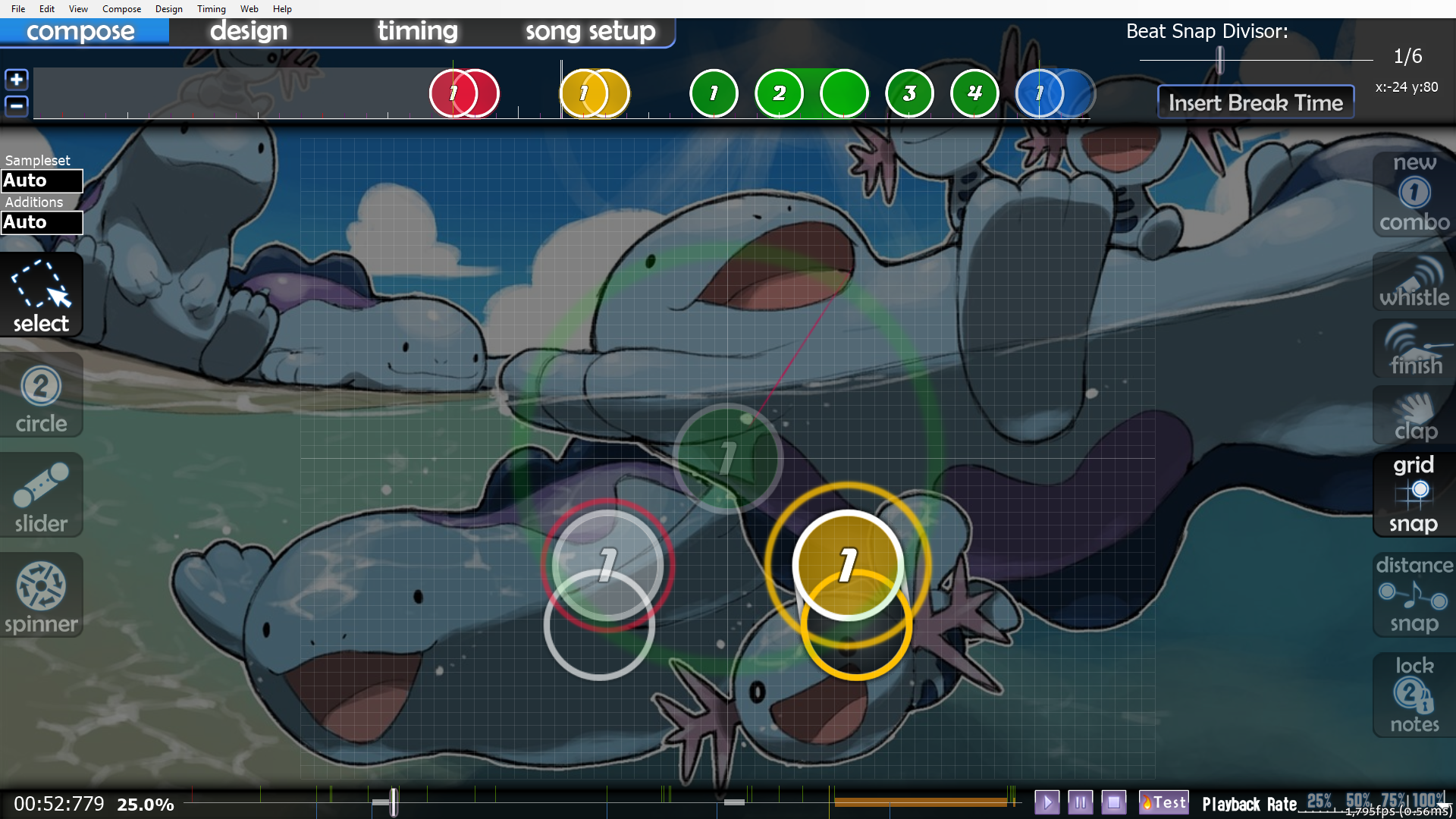The width and height of the screenshot is (1456, 819).
Task: Open the Sampleset Auto dropdown
Action: coord(42,181)
